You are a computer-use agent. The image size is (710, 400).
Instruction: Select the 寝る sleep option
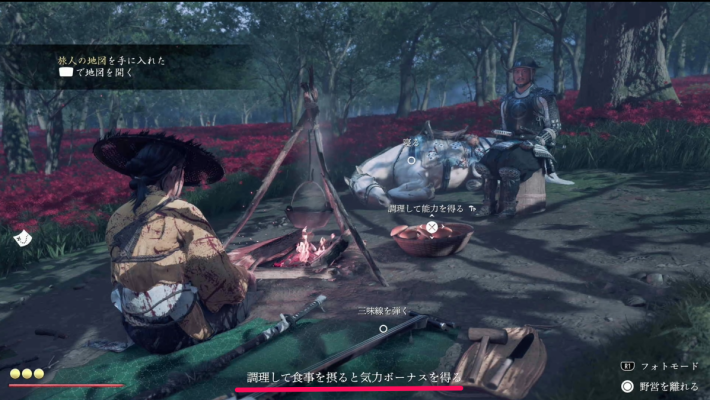click(x=410, y=159)
